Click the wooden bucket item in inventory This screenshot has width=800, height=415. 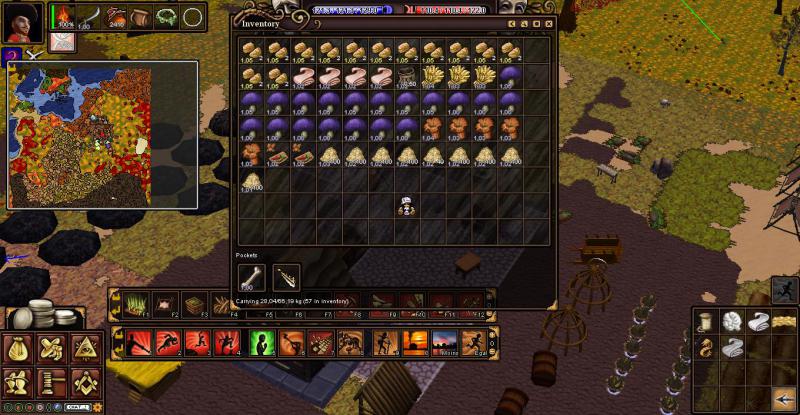coord(407,78)
